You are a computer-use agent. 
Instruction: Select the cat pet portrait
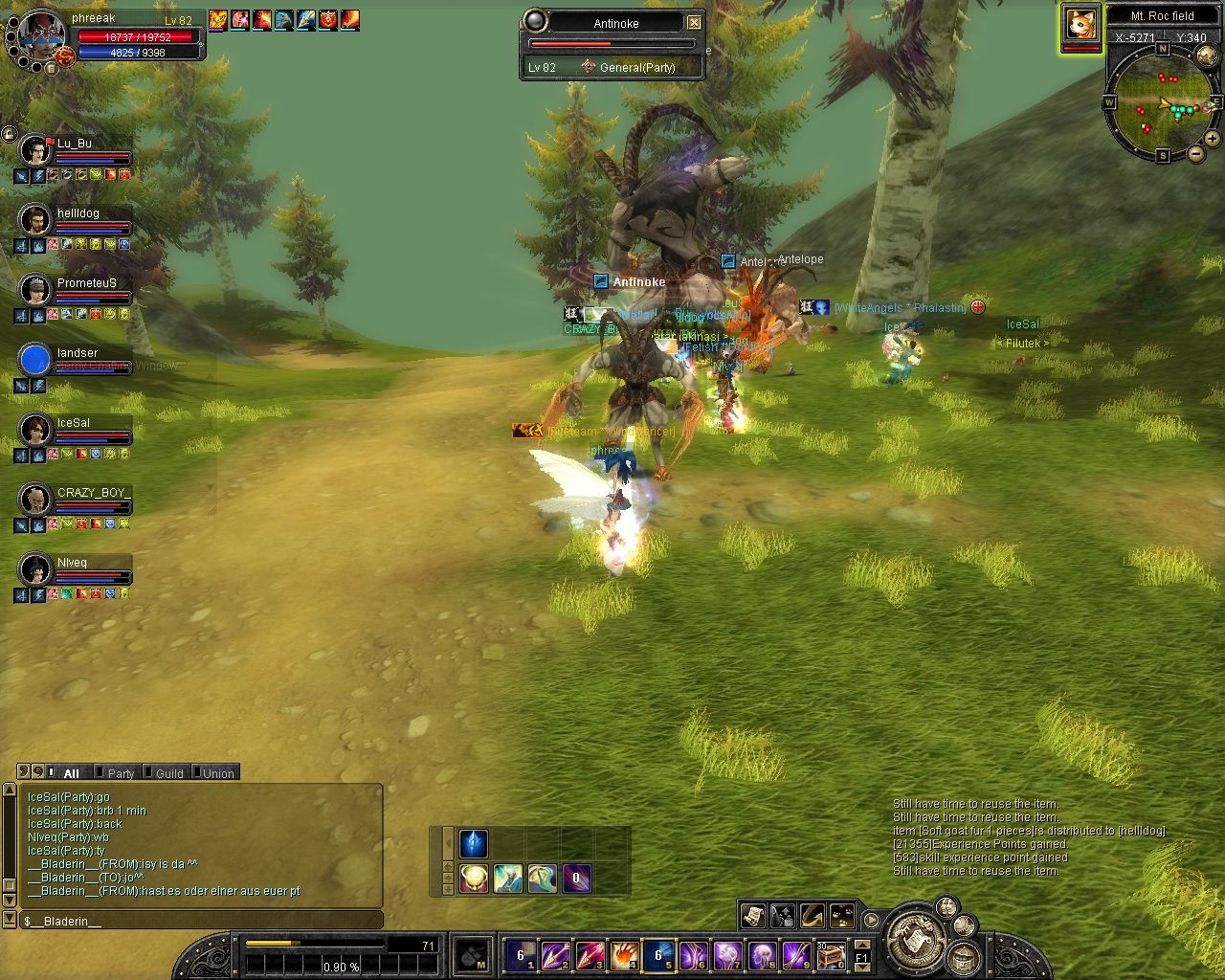point(1080,24)
